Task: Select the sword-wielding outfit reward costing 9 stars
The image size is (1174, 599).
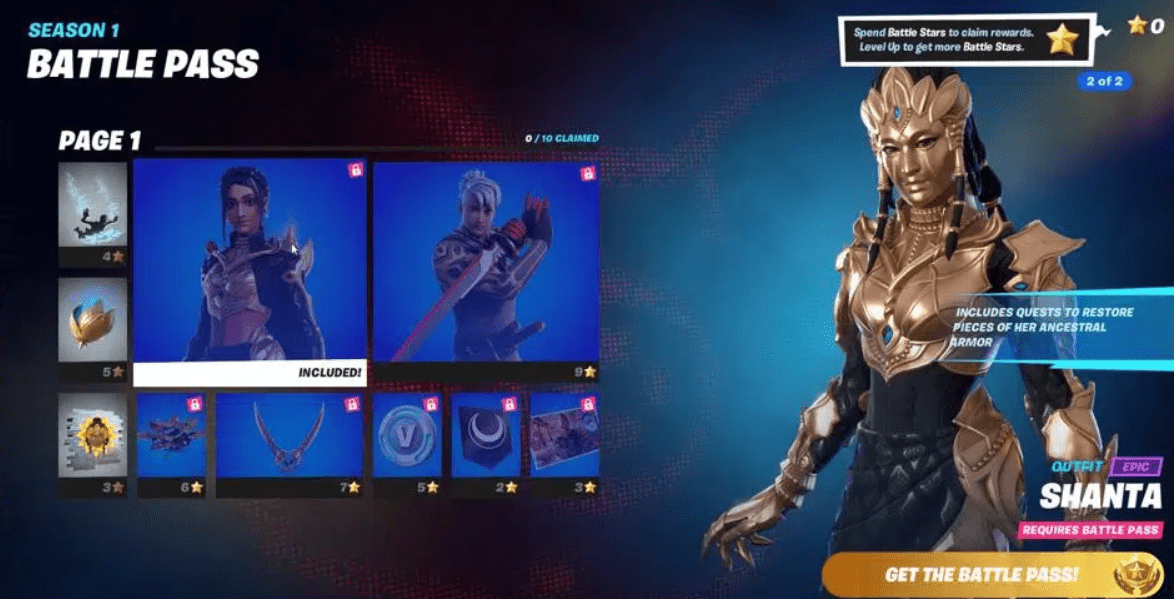Action: tap(486, 265)
